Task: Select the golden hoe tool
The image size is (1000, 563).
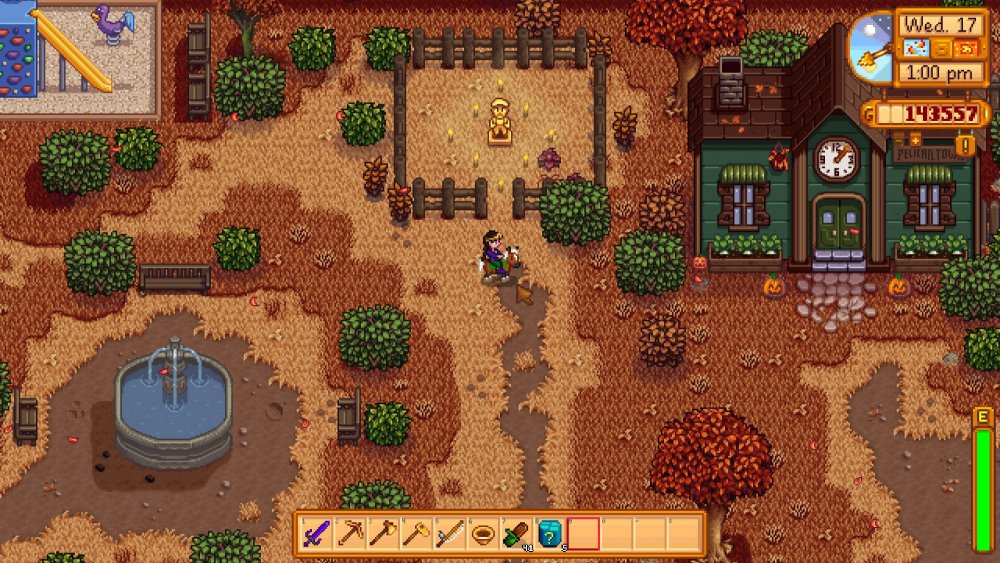Action: (416, 533)
